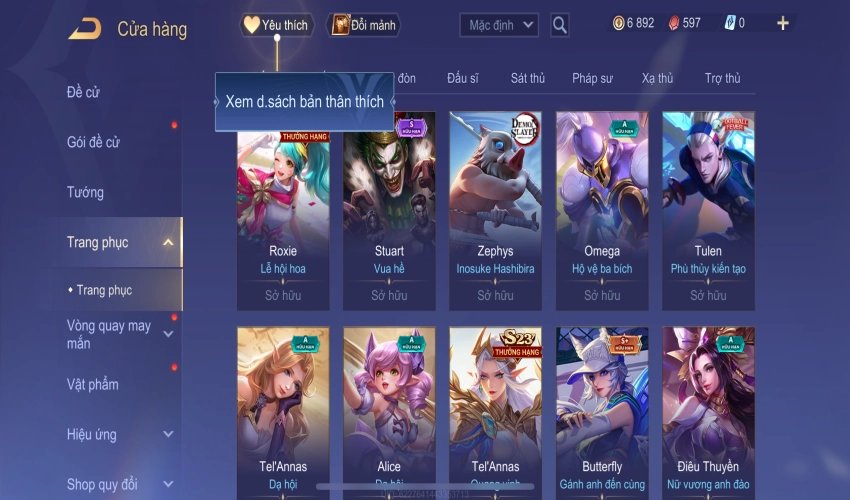Open the Đề cử menu section
This screenshot has height=500, width=850.
[x=84, y=93]
